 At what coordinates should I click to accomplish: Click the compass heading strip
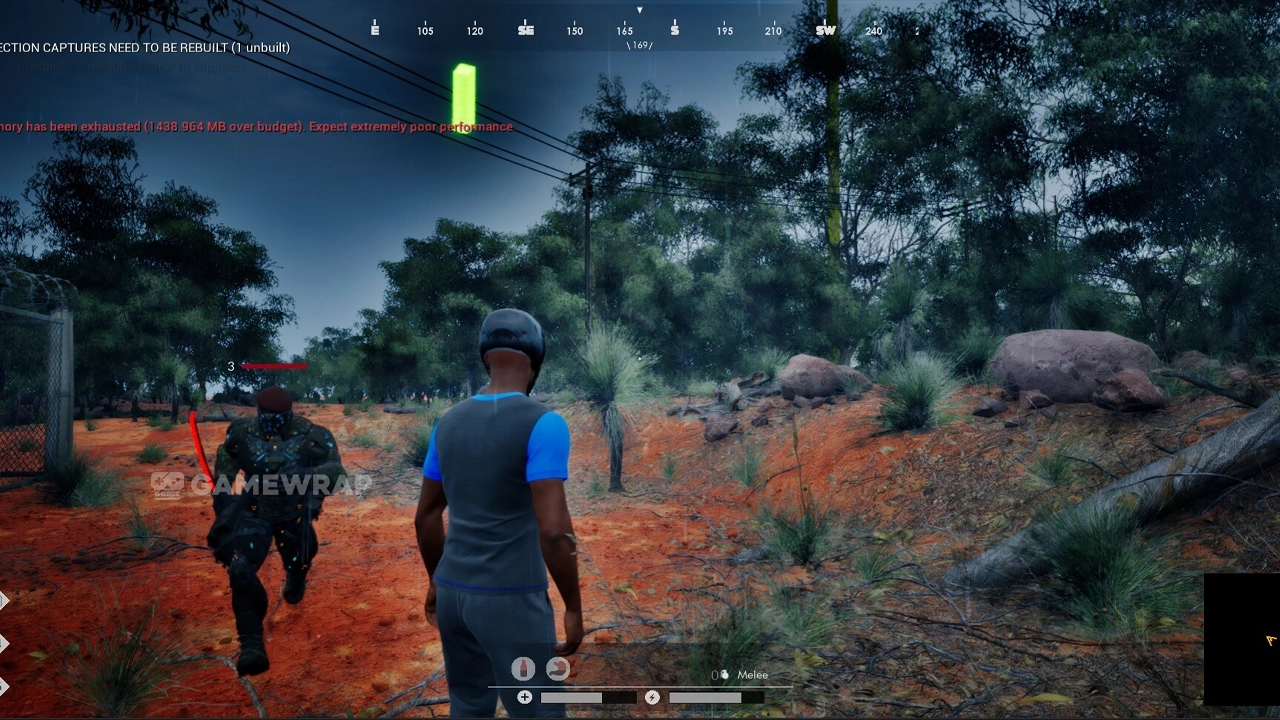(x=640, y=30)
